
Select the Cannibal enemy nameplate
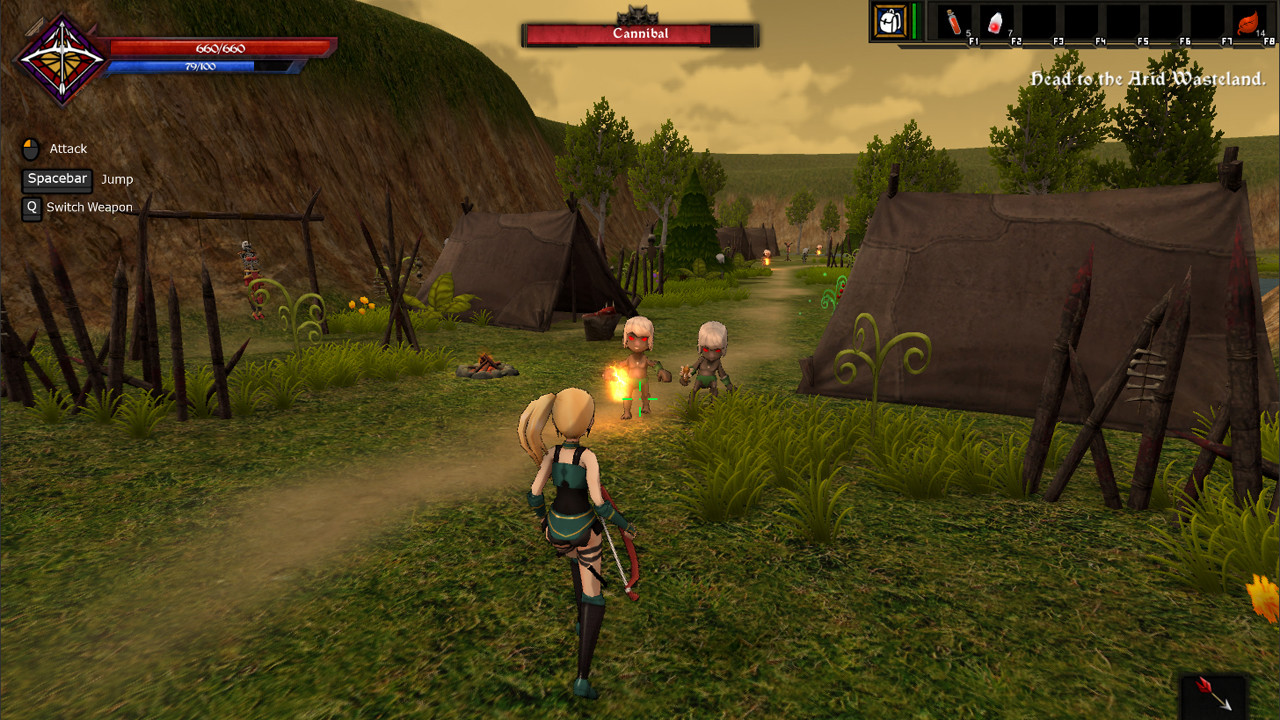pos(639,33)
